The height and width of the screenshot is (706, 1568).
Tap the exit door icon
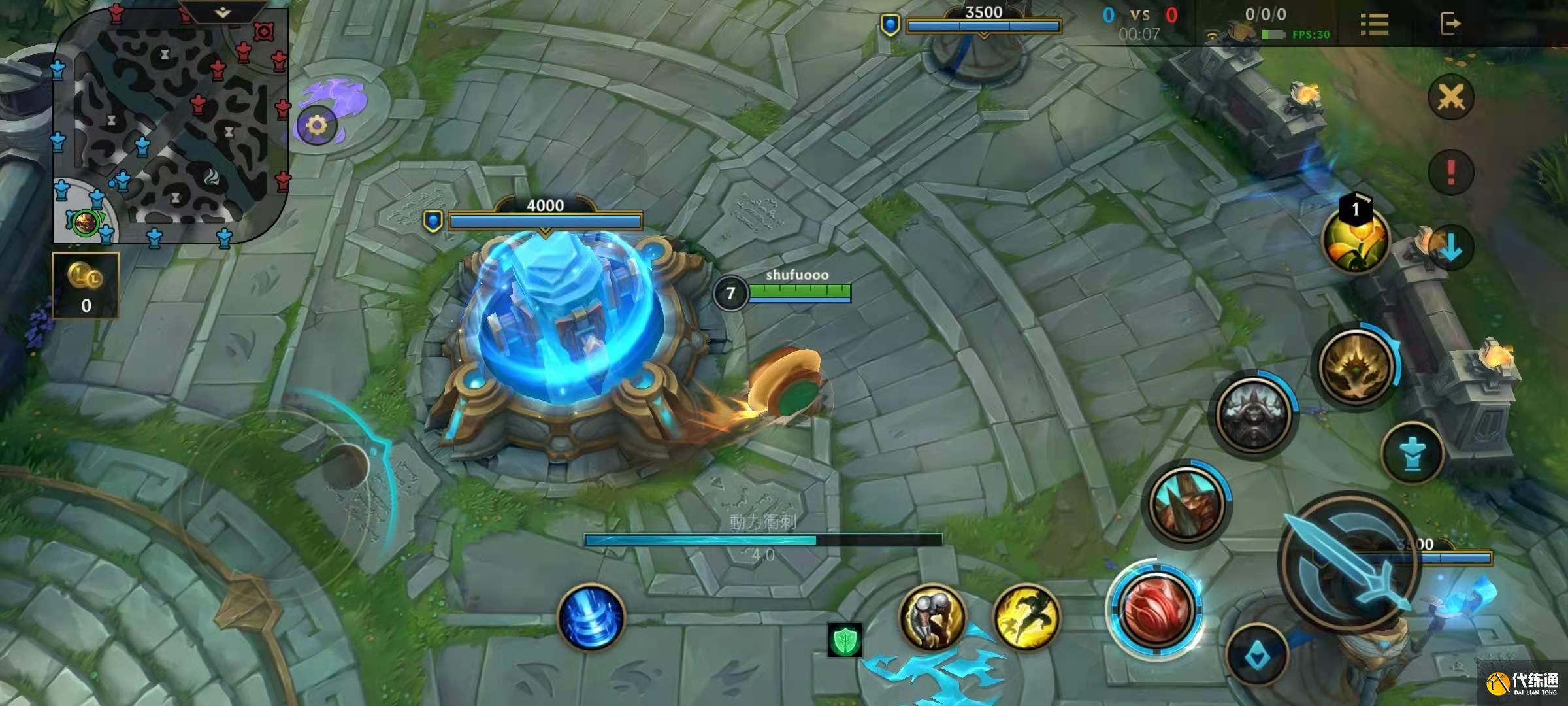(x=1450, y=24)
